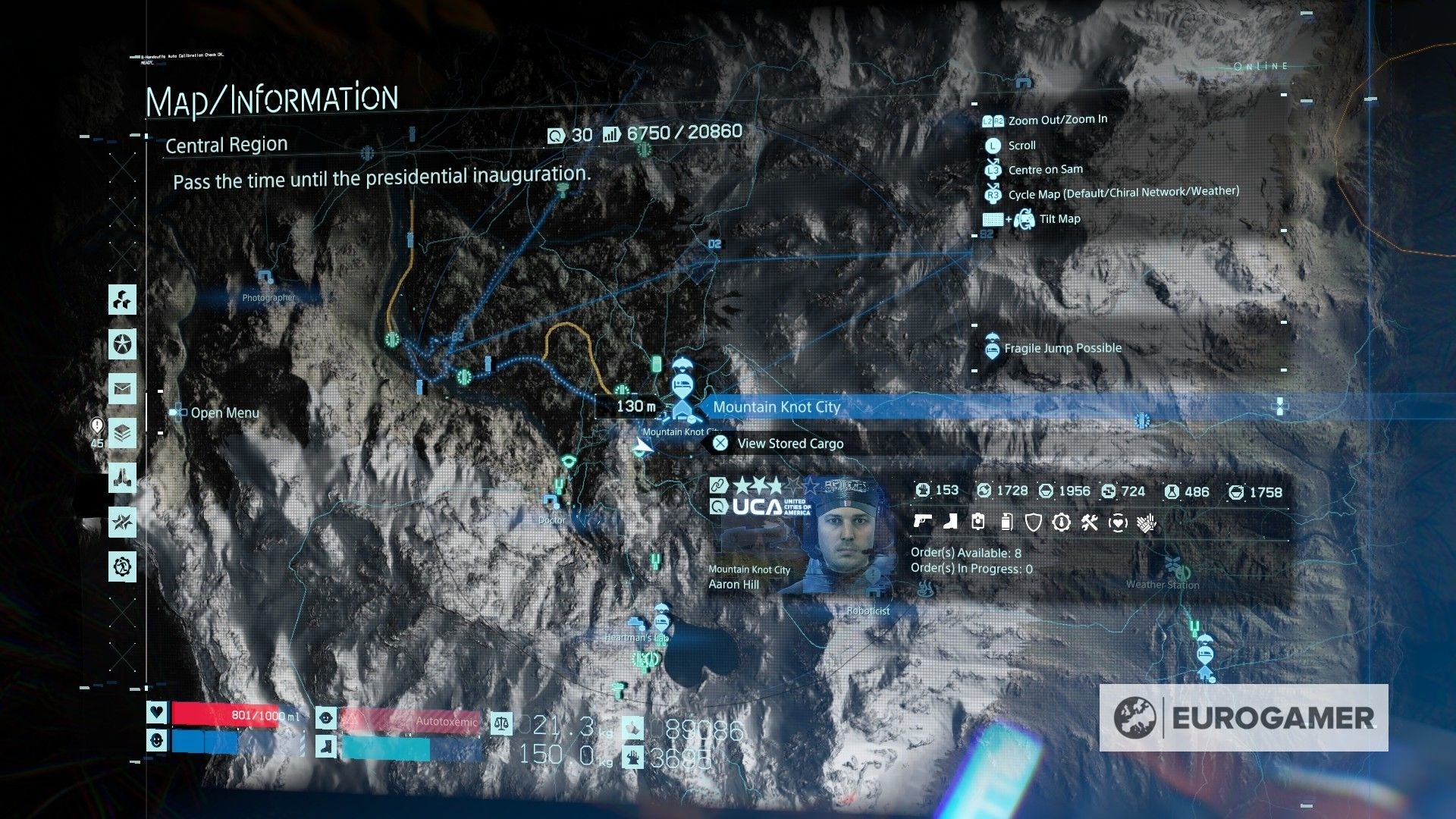Select the cargo icon in the left sidebar
Viewport: 1456px width, 819px height.
point(121,301)
